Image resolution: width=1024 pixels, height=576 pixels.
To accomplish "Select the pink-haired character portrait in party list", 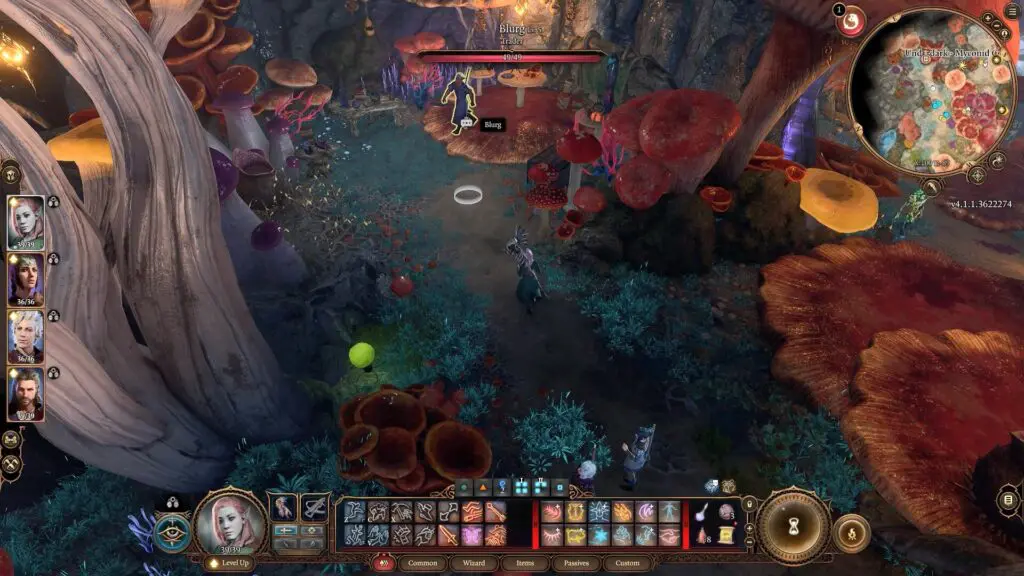I will (x=26, y=222).
